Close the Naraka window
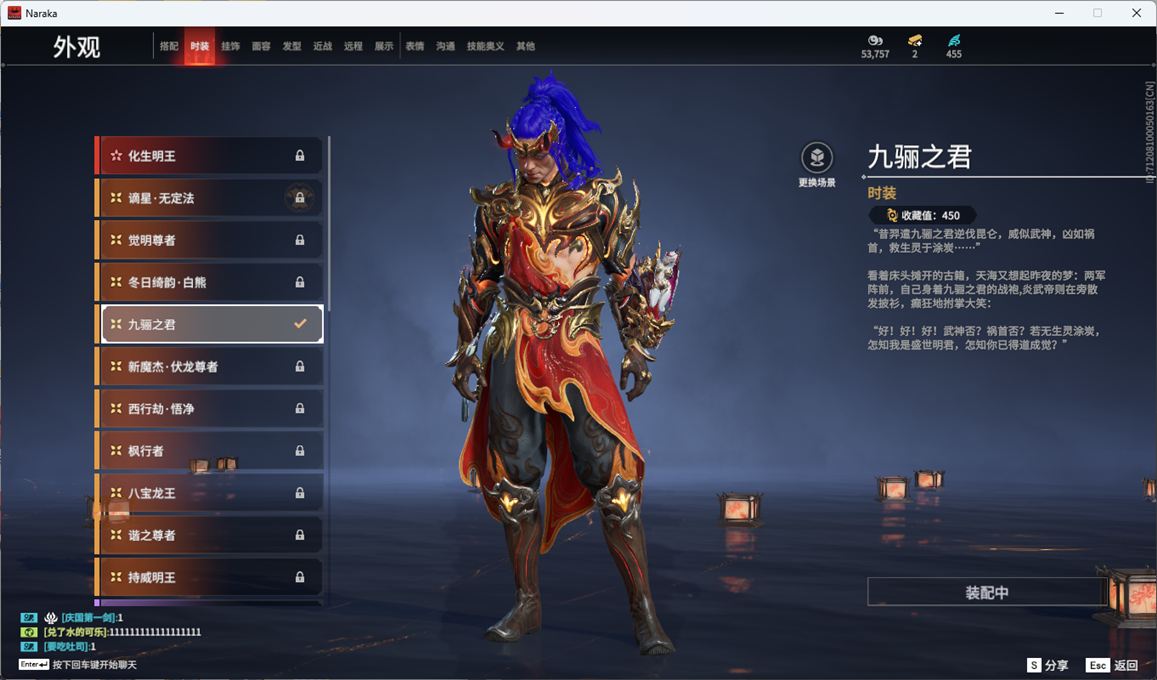 click(1136, 13)
